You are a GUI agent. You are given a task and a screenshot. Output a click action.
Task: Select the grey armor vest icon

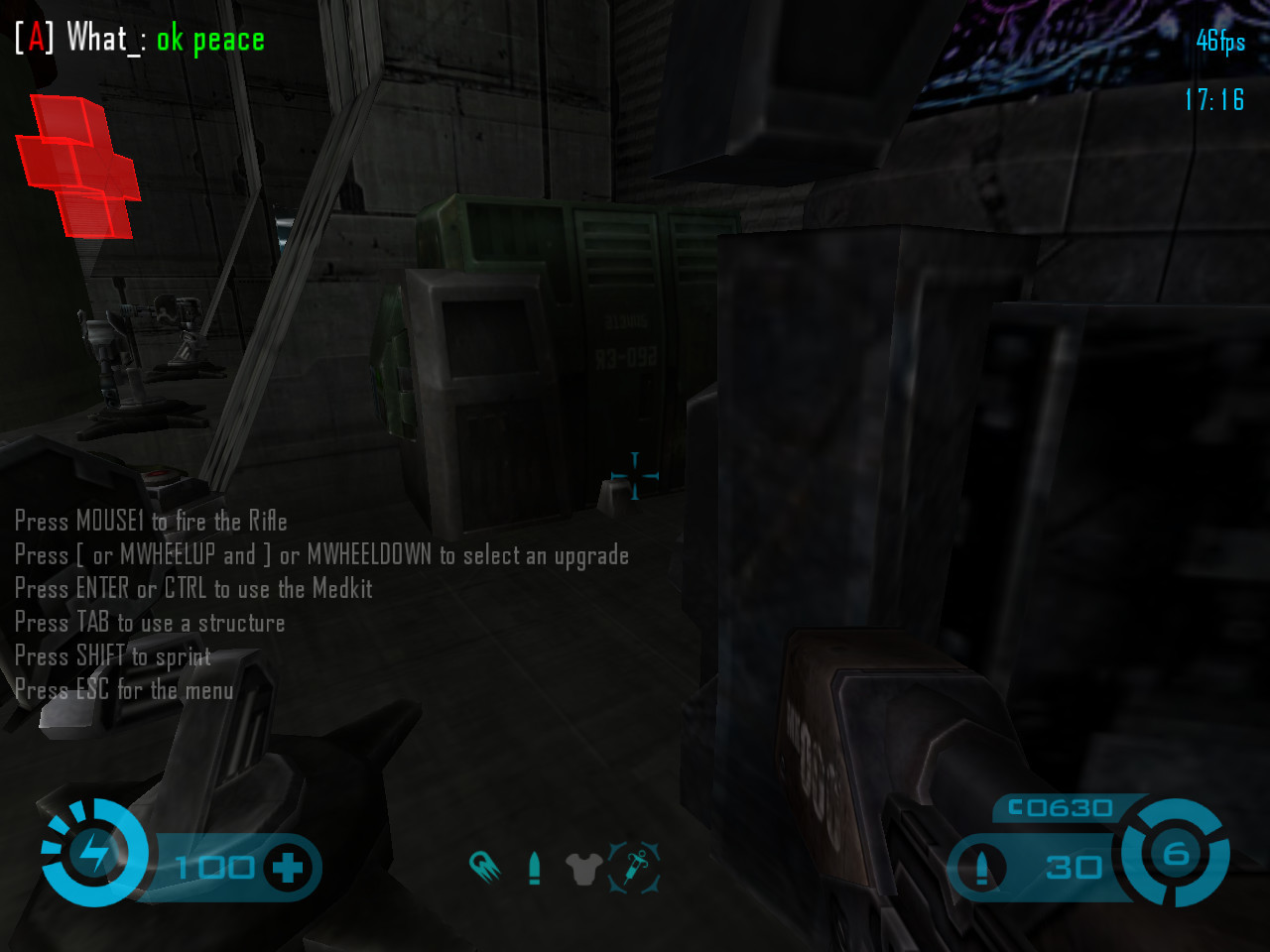pyautogui.click(x=583, y=869)
